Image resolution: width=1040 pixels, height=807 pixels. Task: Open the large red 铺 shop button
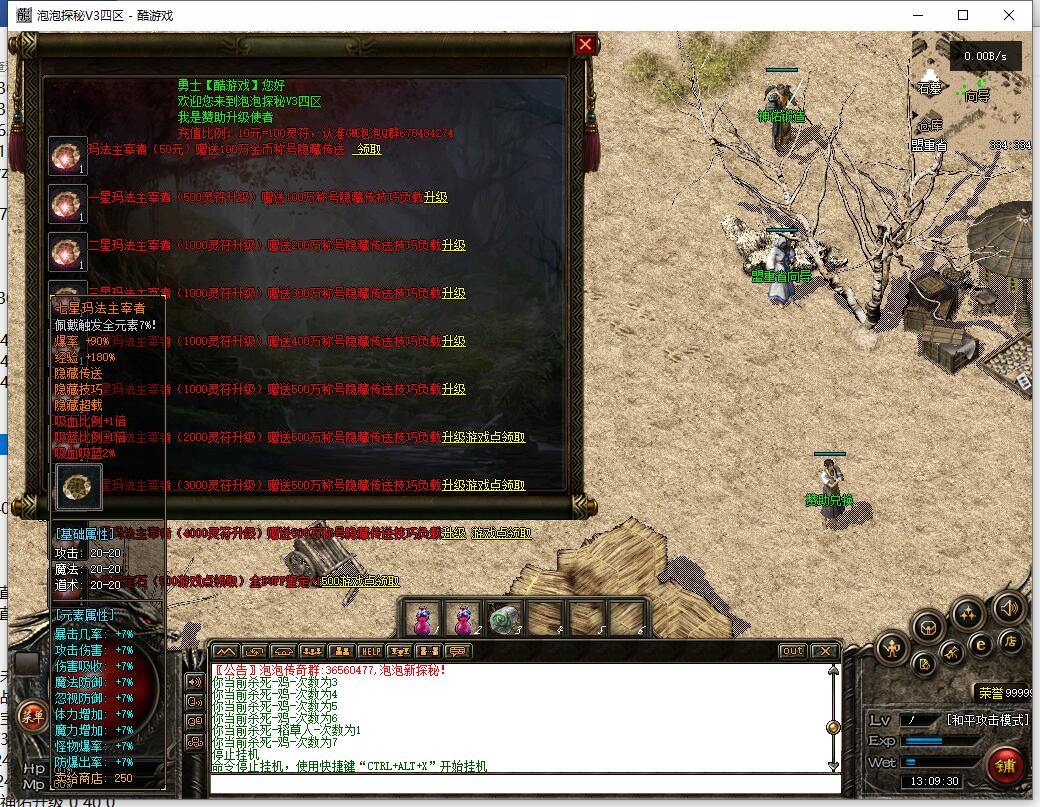pos(1006,766)
